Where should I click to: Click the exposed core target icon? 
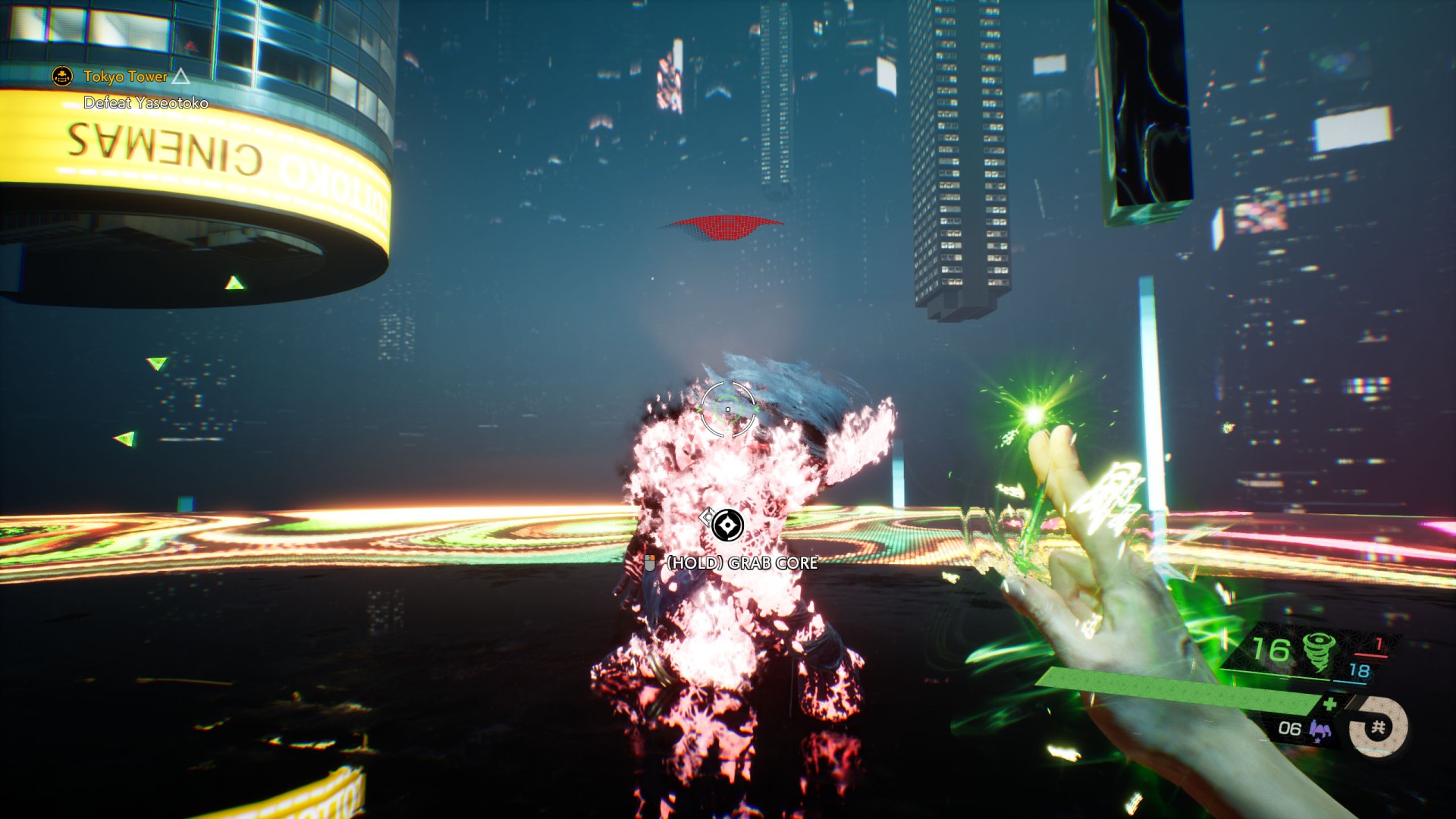click(727, 525)
